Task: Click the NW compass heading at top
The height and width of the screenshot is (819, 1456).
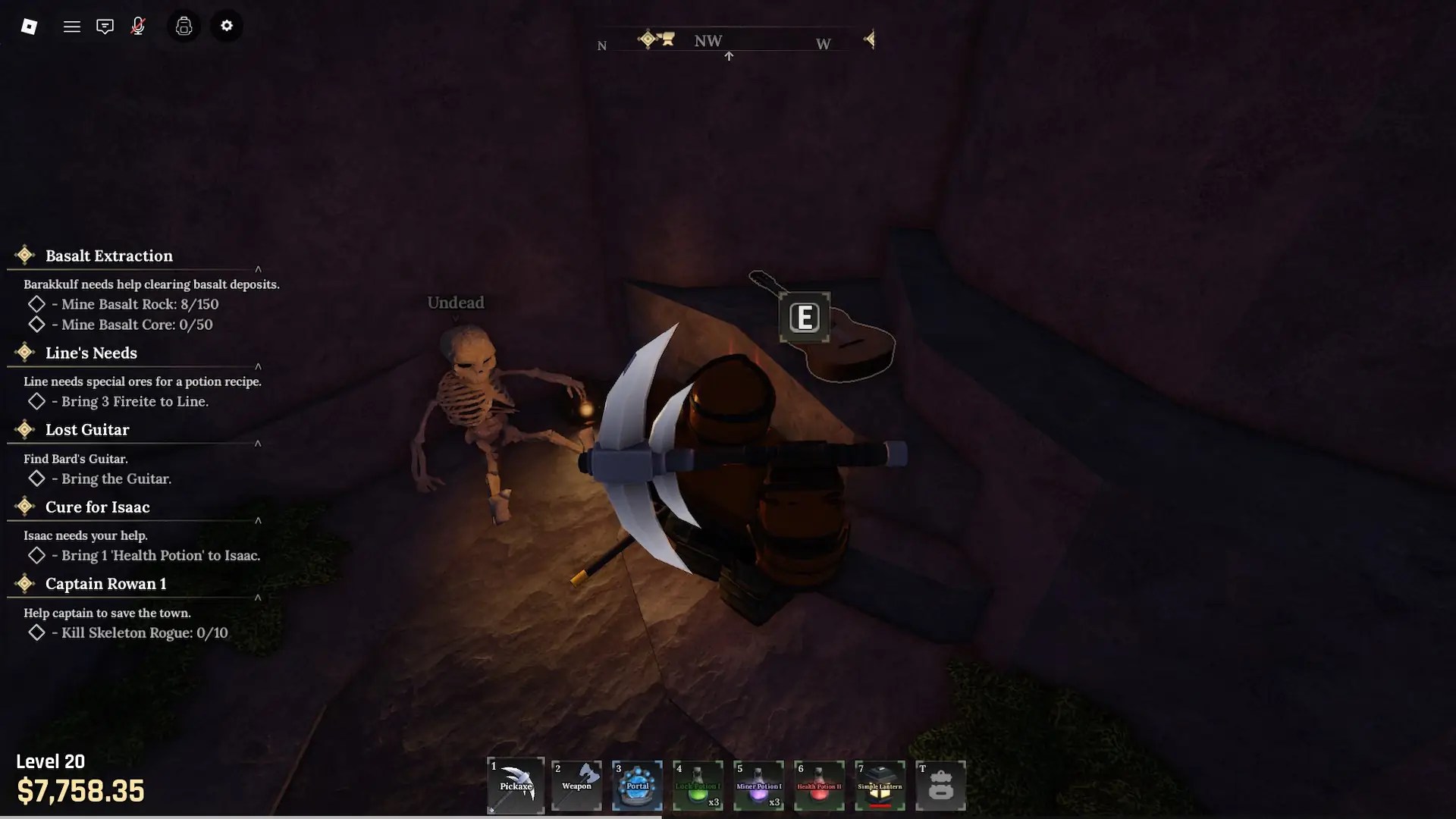Action: [708, 40]
